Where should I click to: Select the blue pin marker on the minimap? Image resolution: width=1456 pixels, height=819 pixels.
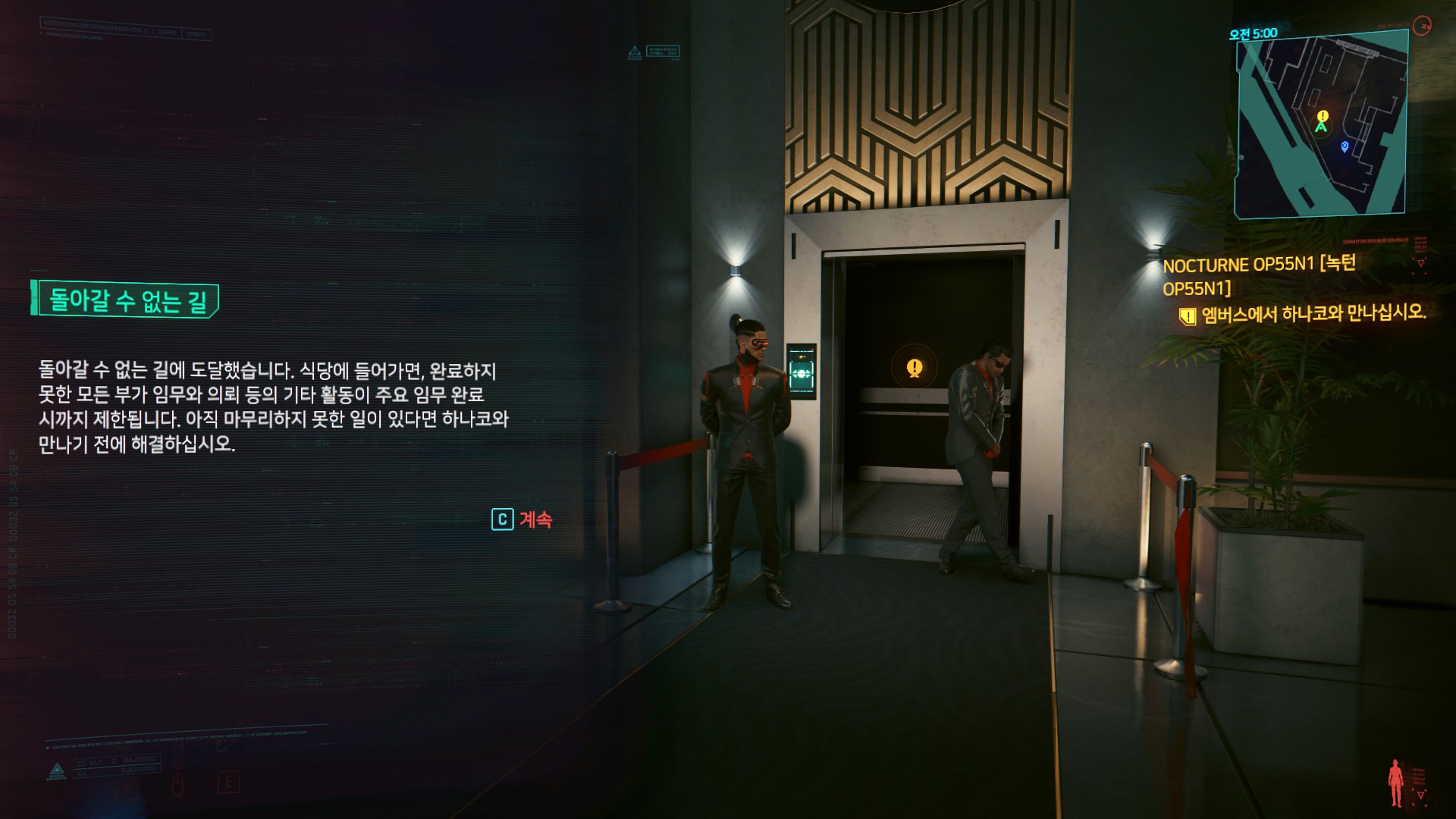coord(1345,146)
